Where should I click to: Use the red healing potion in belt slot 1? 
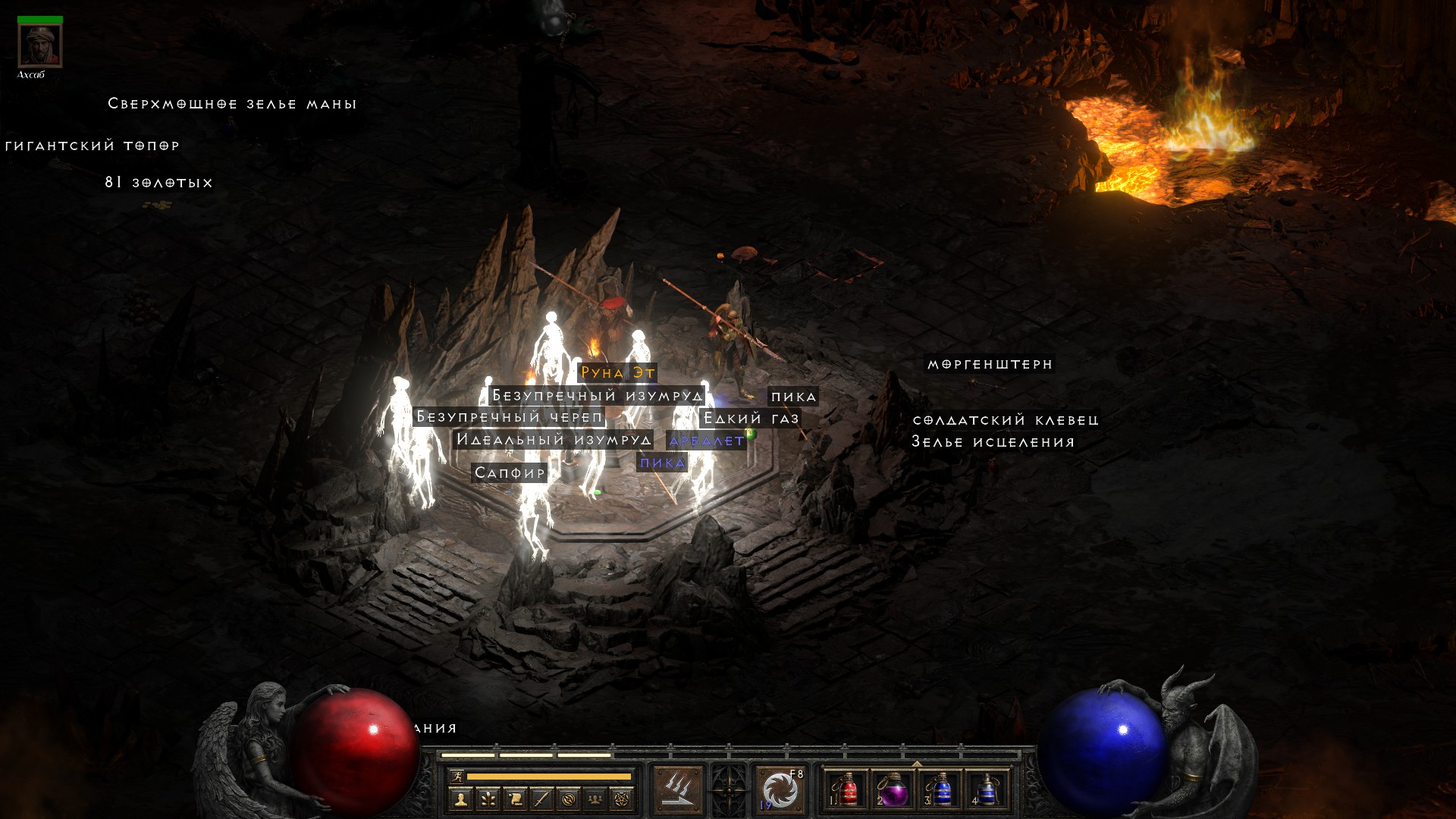[x=847, y=790]
